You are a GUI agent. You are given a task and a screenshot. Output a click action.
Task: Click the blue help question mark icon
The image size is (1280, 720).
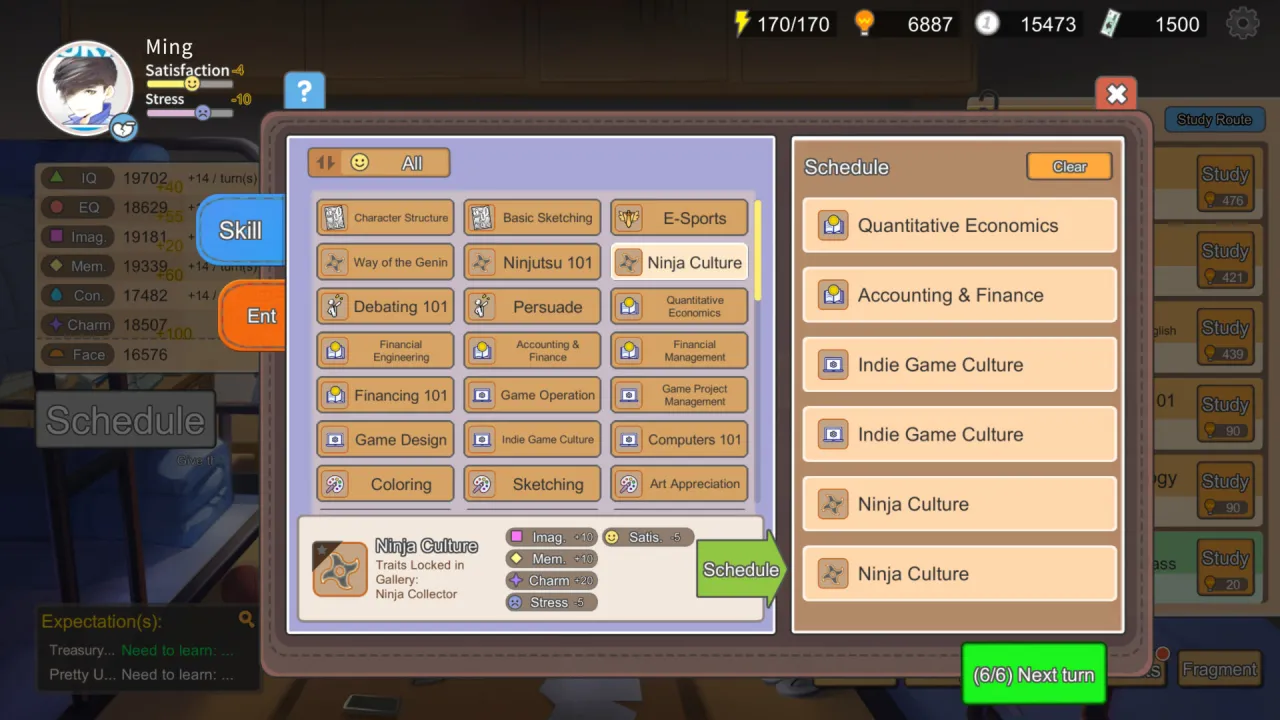(304, 90)
